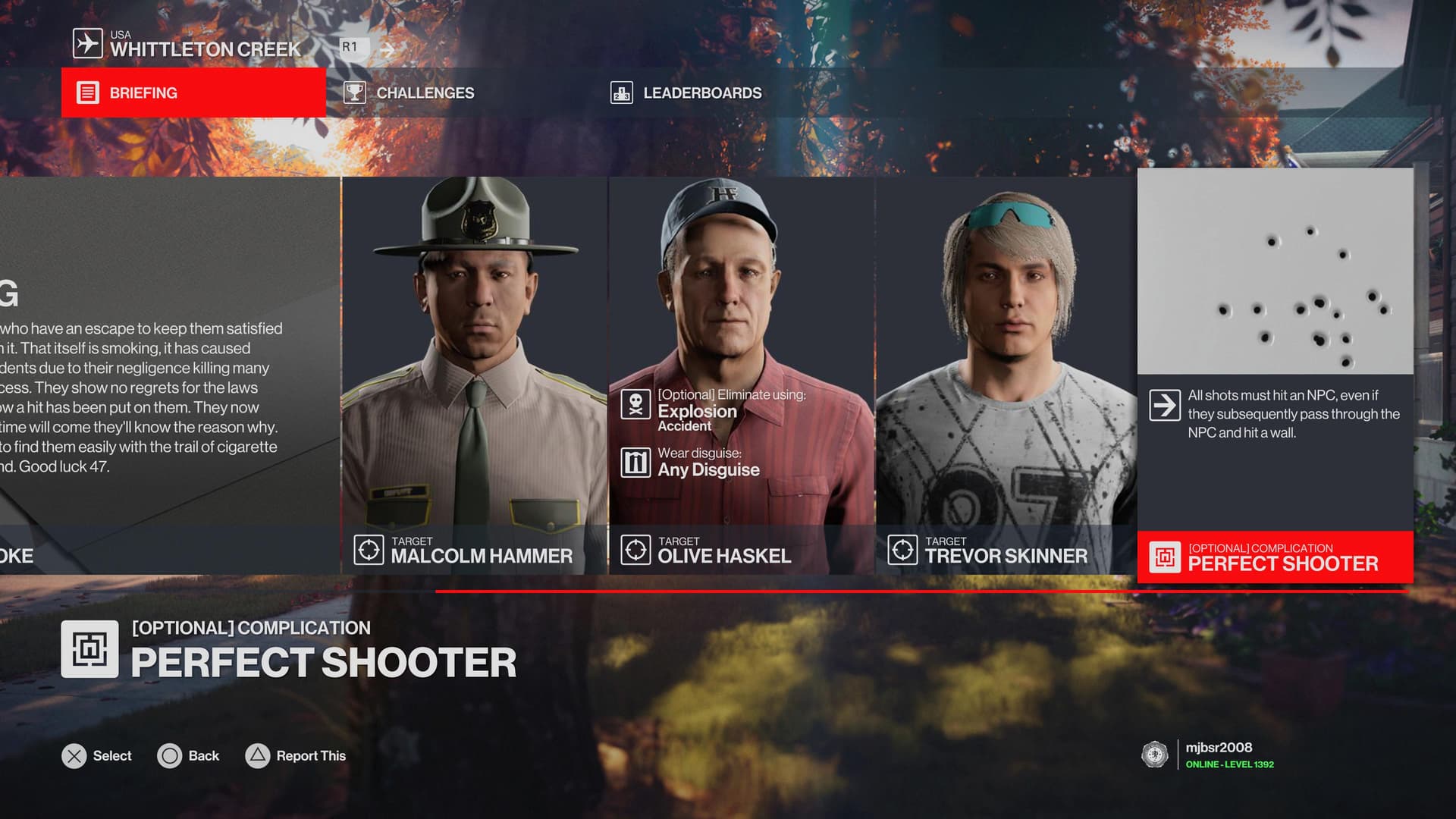Switch to the Briefing tab
Viewport: 1456px width, 819px height.
[x=193, y=93]
